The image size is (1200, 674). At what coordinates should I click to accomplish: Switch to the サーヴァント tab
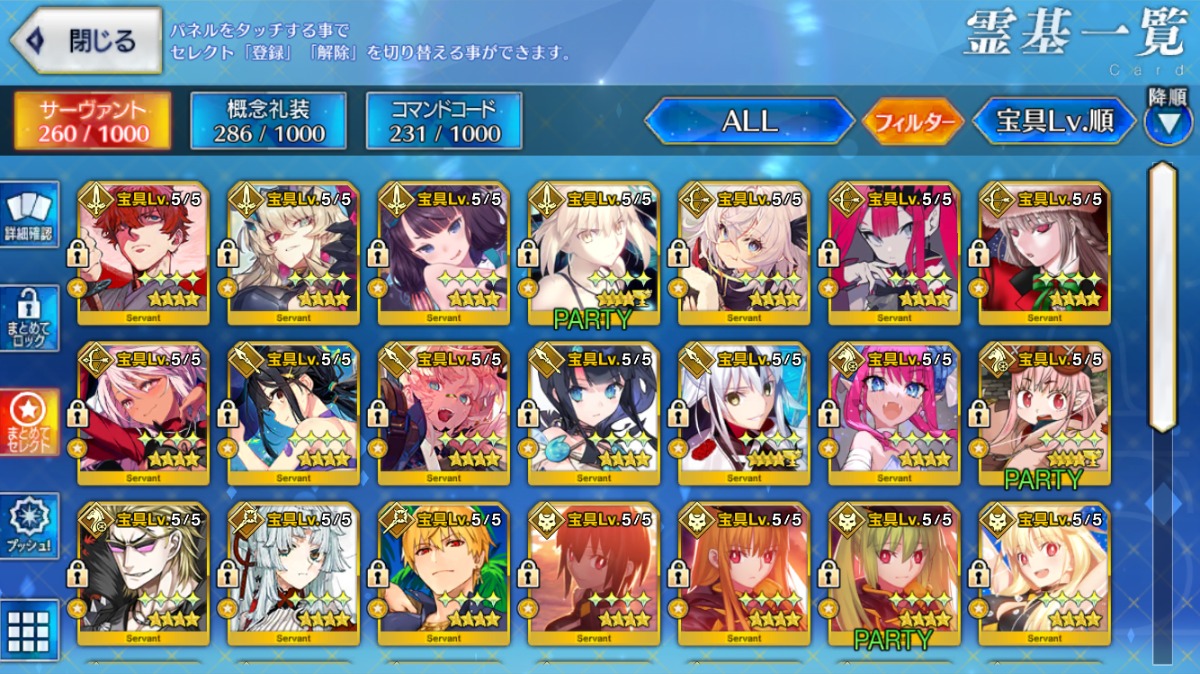[92, 121]
